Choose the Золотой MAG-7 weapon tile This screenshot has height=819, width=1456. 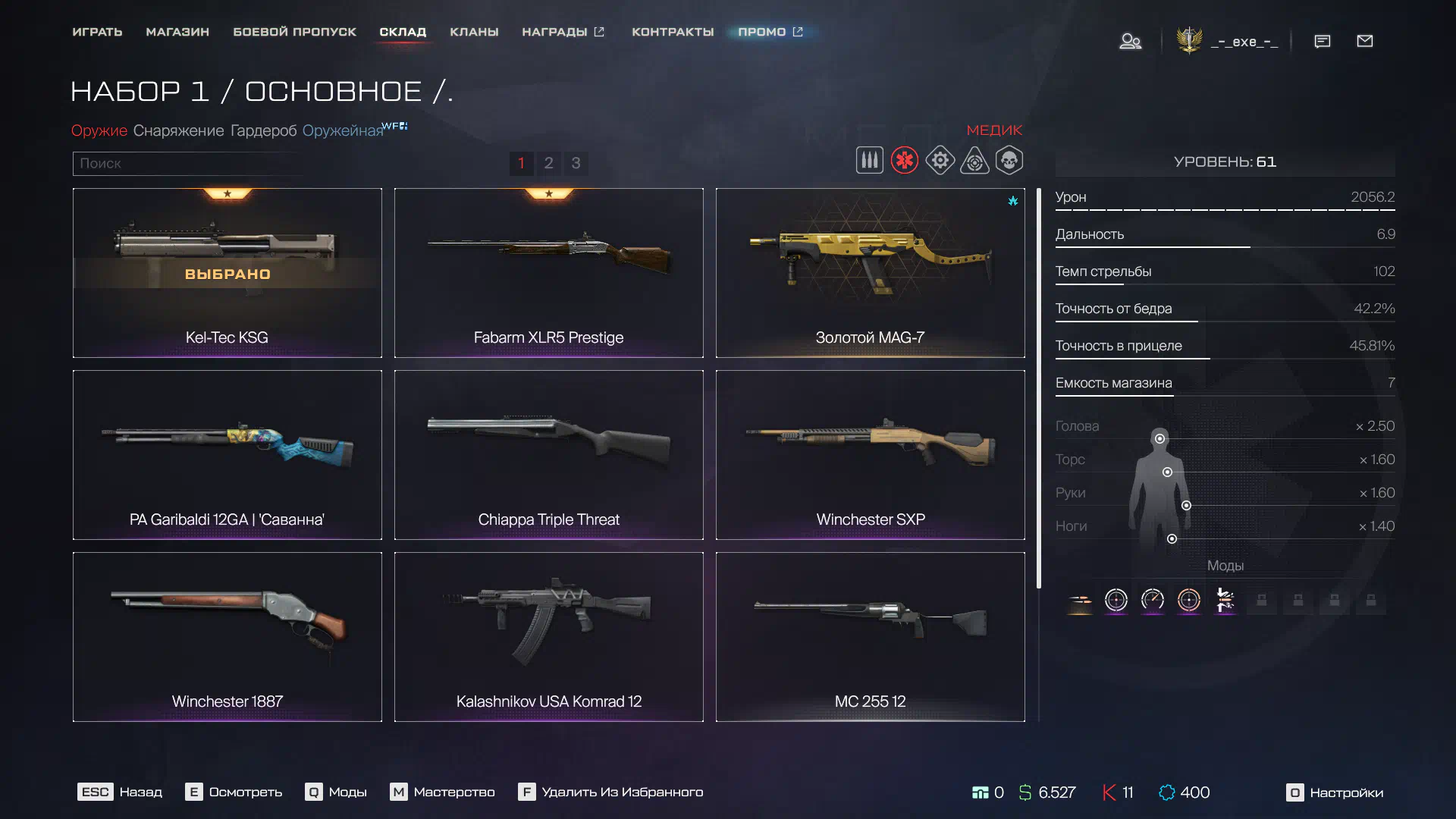point(870,273)
